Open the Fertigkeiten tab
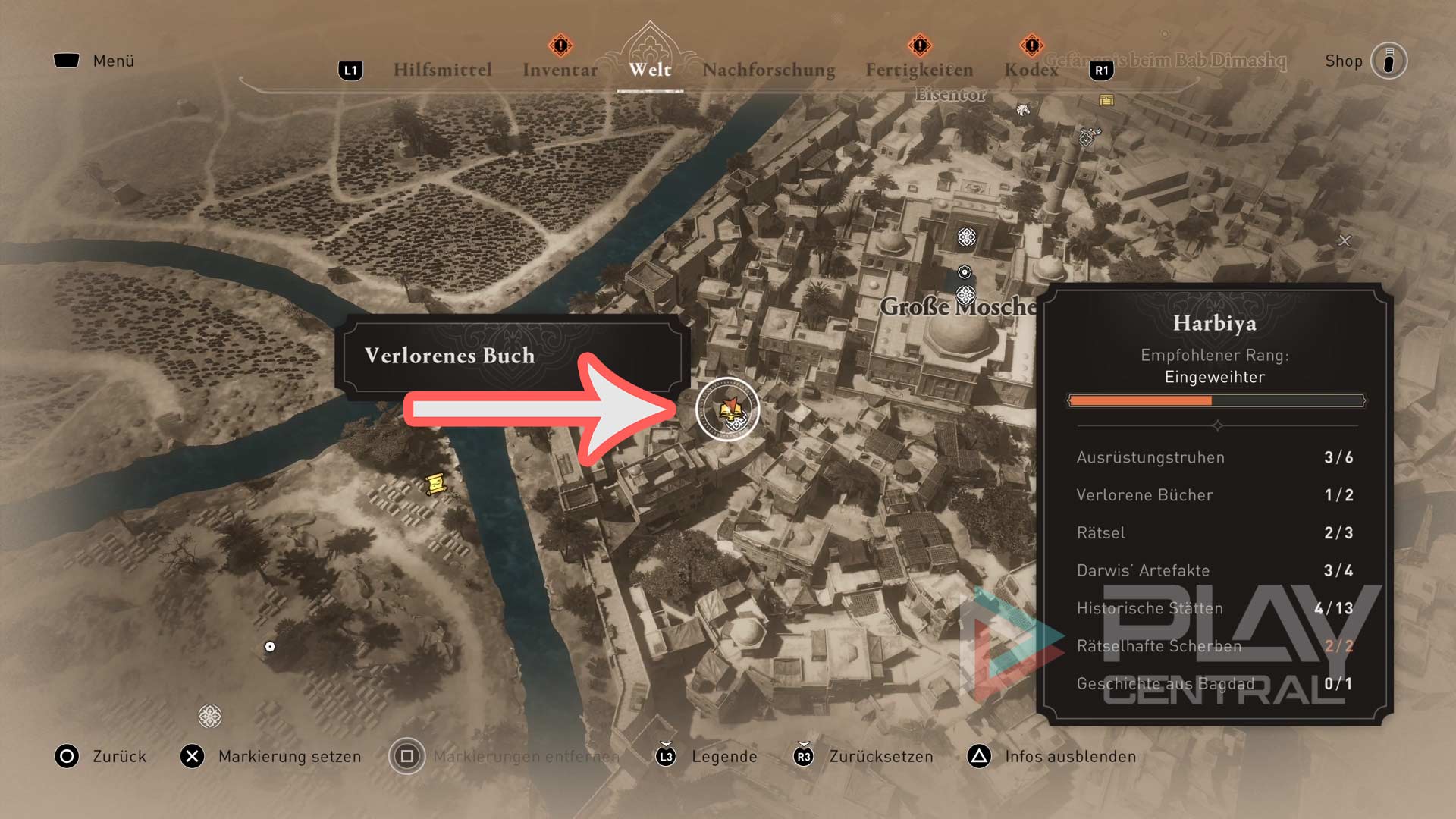Viewport: 1456px width, 819px height. pos(919,70)
